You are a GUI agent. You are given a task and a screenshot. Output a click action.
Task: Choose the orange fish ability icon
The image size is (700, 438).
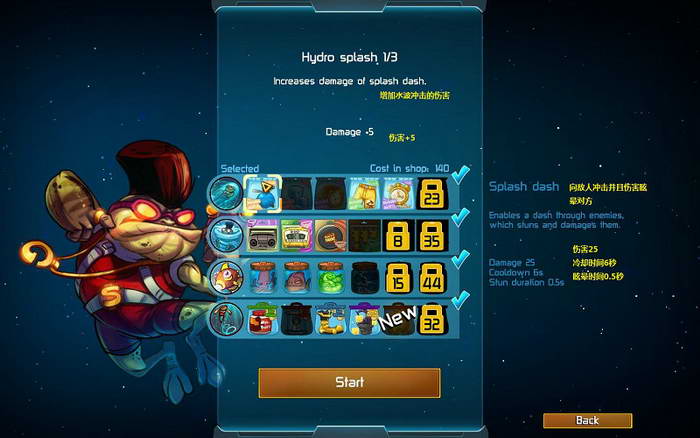[224, 277]
